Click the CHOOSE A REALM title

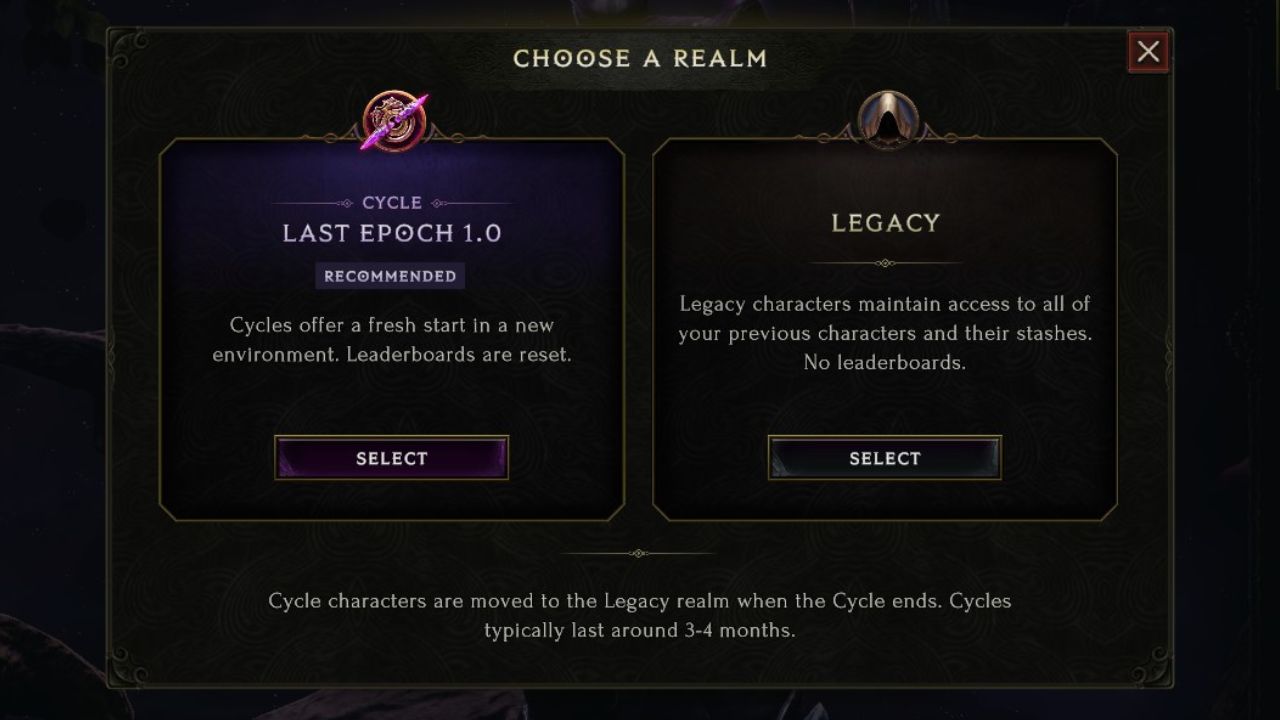pos(640,58)
